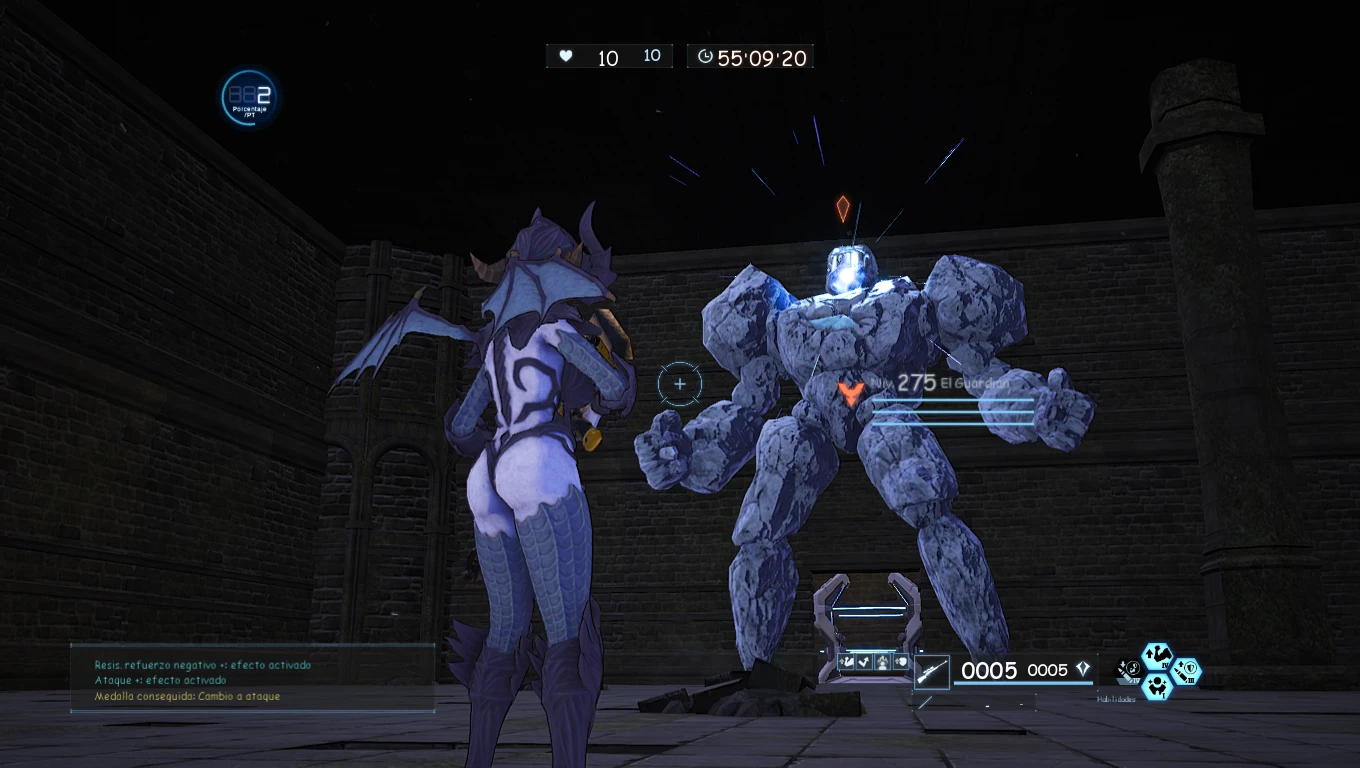Open the medal percentage gauge

(x=249, y=98)
